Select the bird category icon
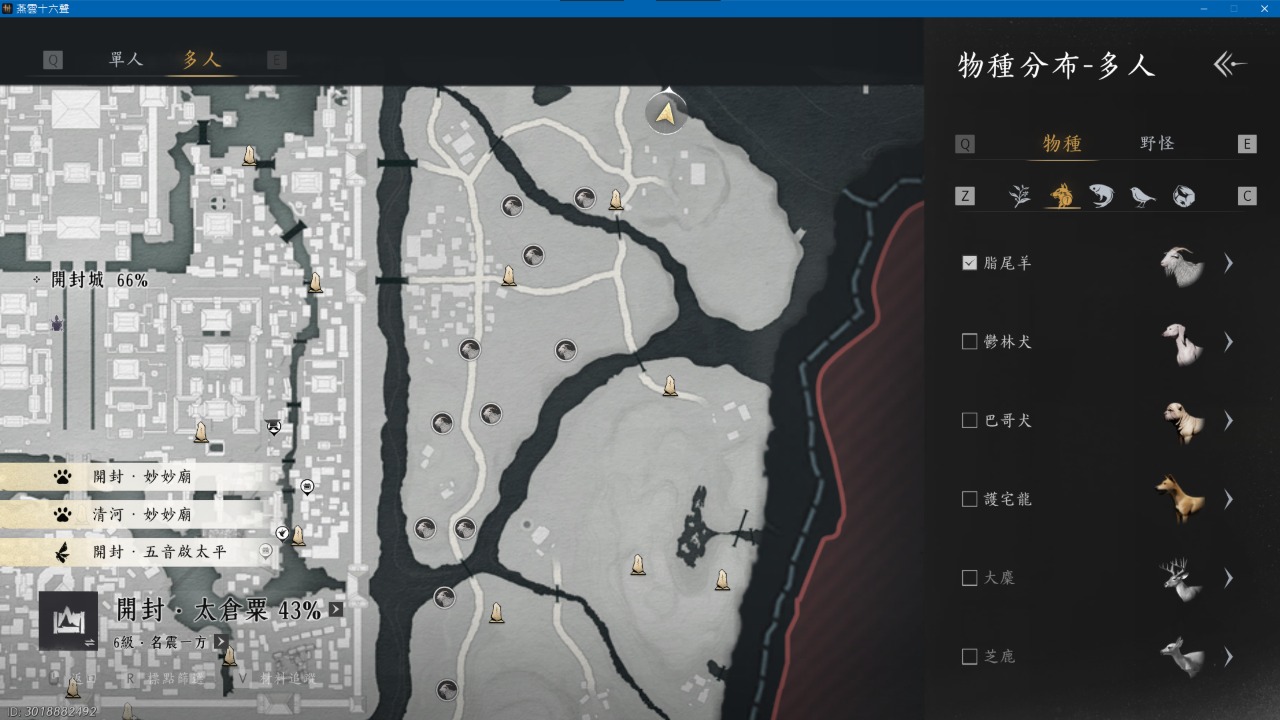 pos(1142,196)
